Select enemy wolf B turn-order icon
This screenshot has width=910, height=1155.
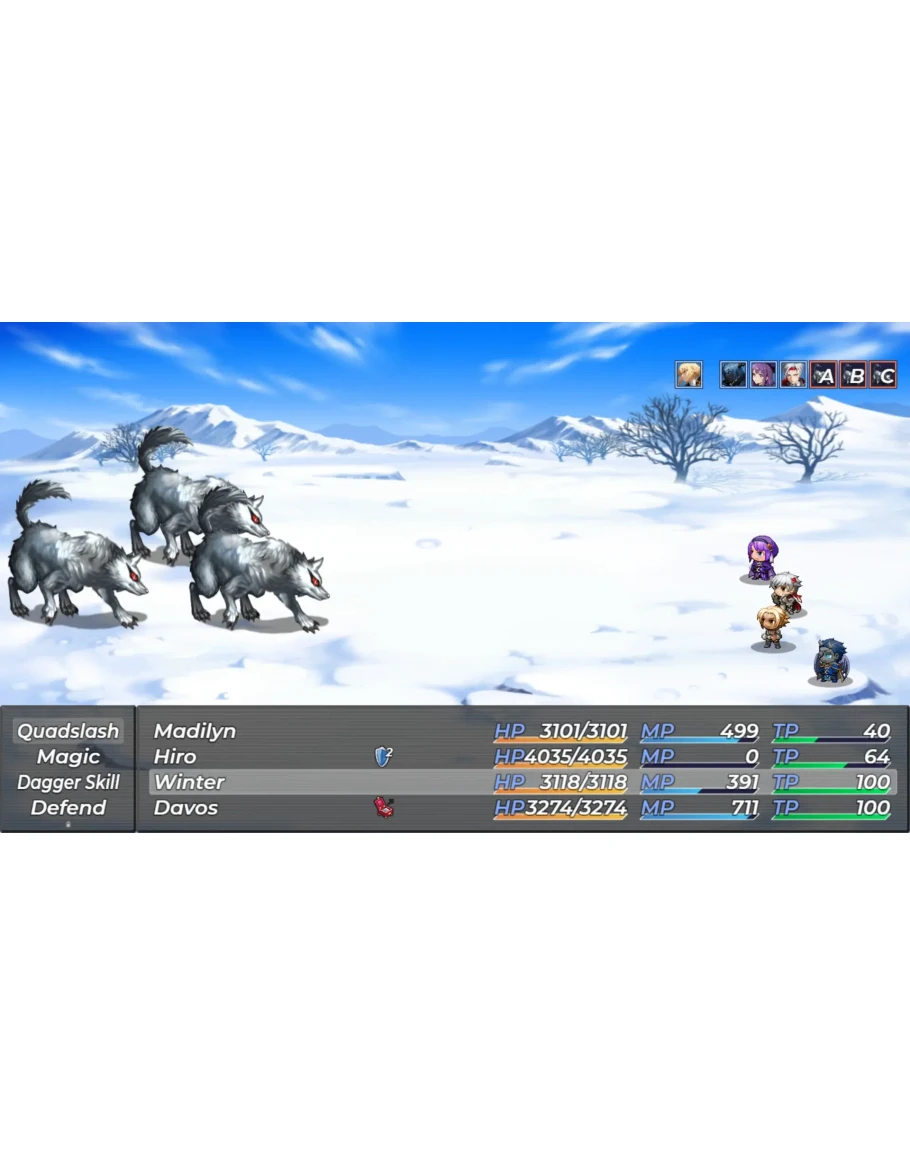(853, 375)
